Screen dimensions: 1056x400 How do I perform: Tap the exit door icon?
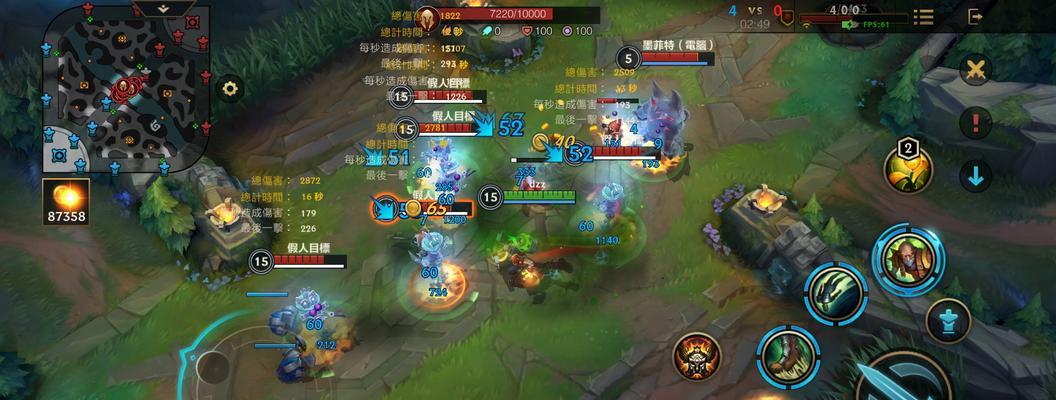coord(975,17)
